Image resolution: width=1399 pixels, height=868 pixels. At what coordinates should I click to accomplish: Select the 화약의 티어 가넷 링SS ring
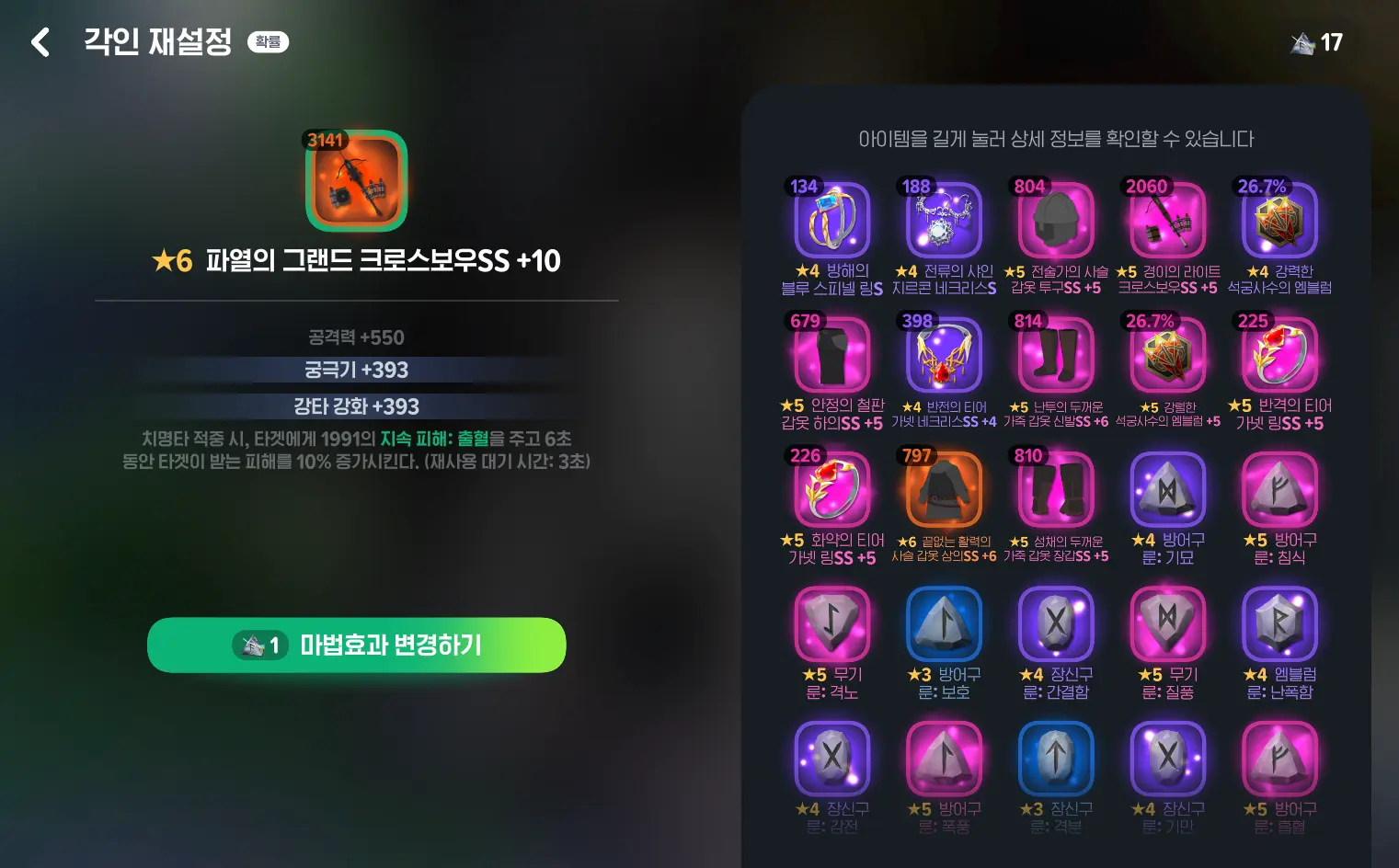pos(831,489)
